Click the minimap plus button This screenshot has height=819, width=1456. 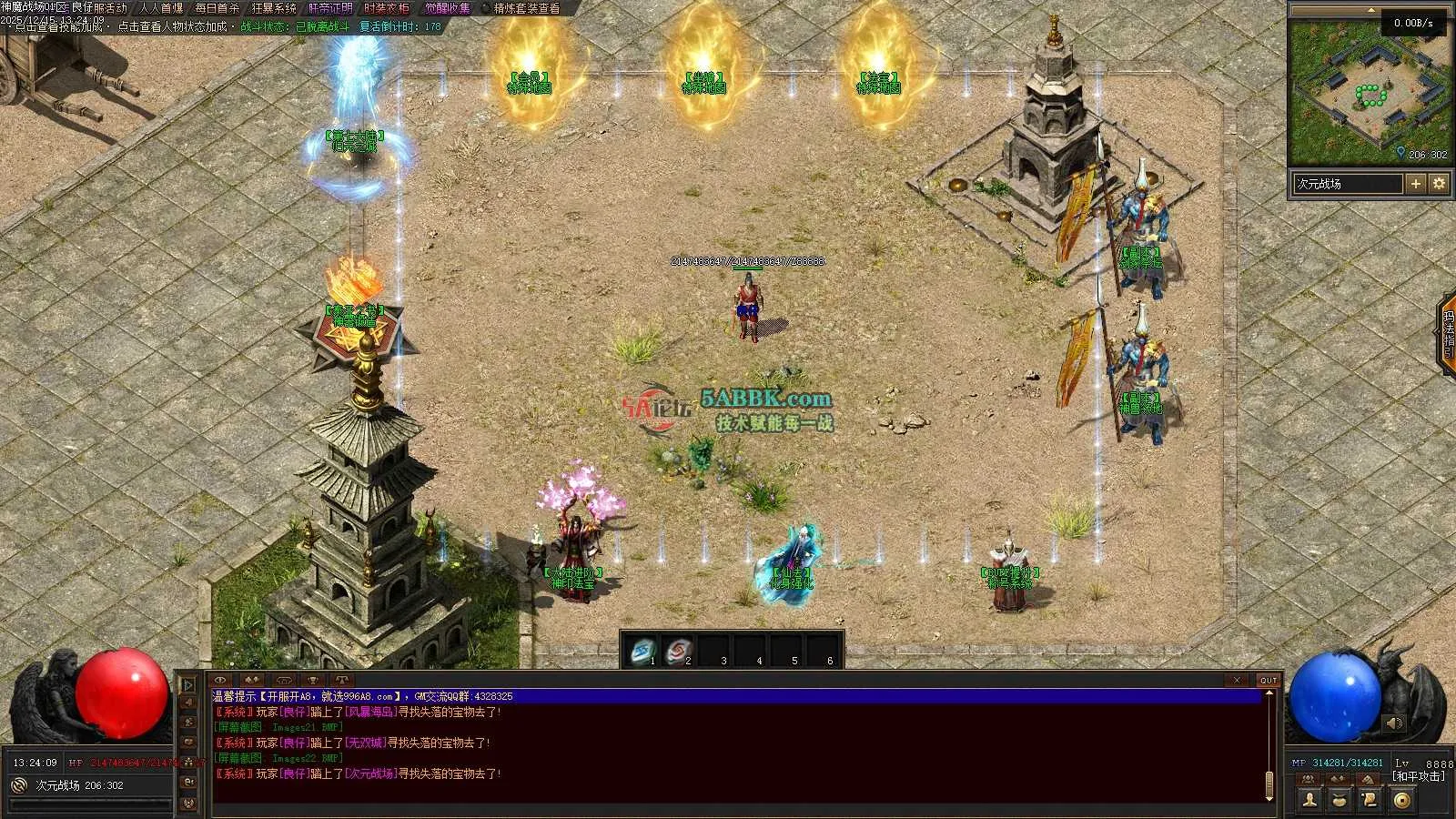tap(1416, 184)
